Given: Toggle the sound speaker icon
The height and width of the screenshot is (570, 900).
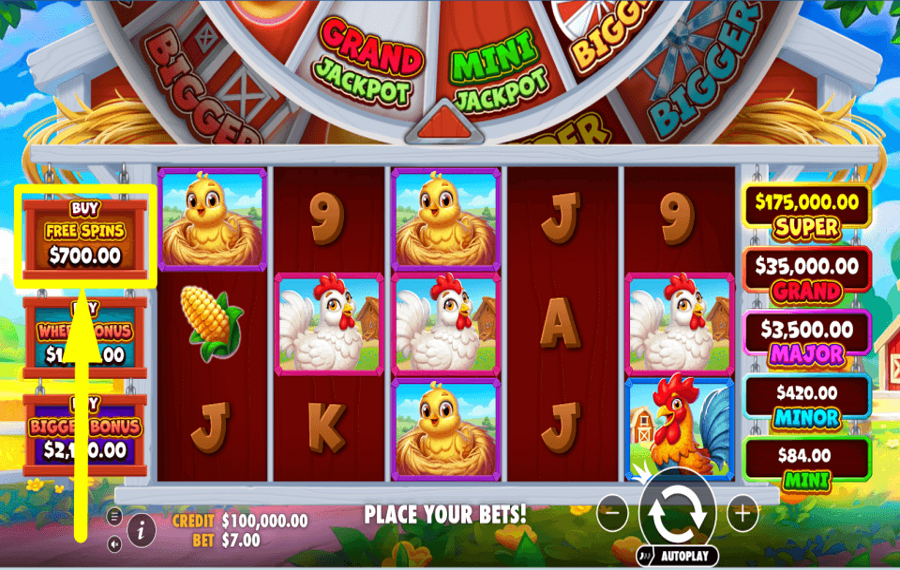Looking at the screenshot, I should tap(114, 544).
